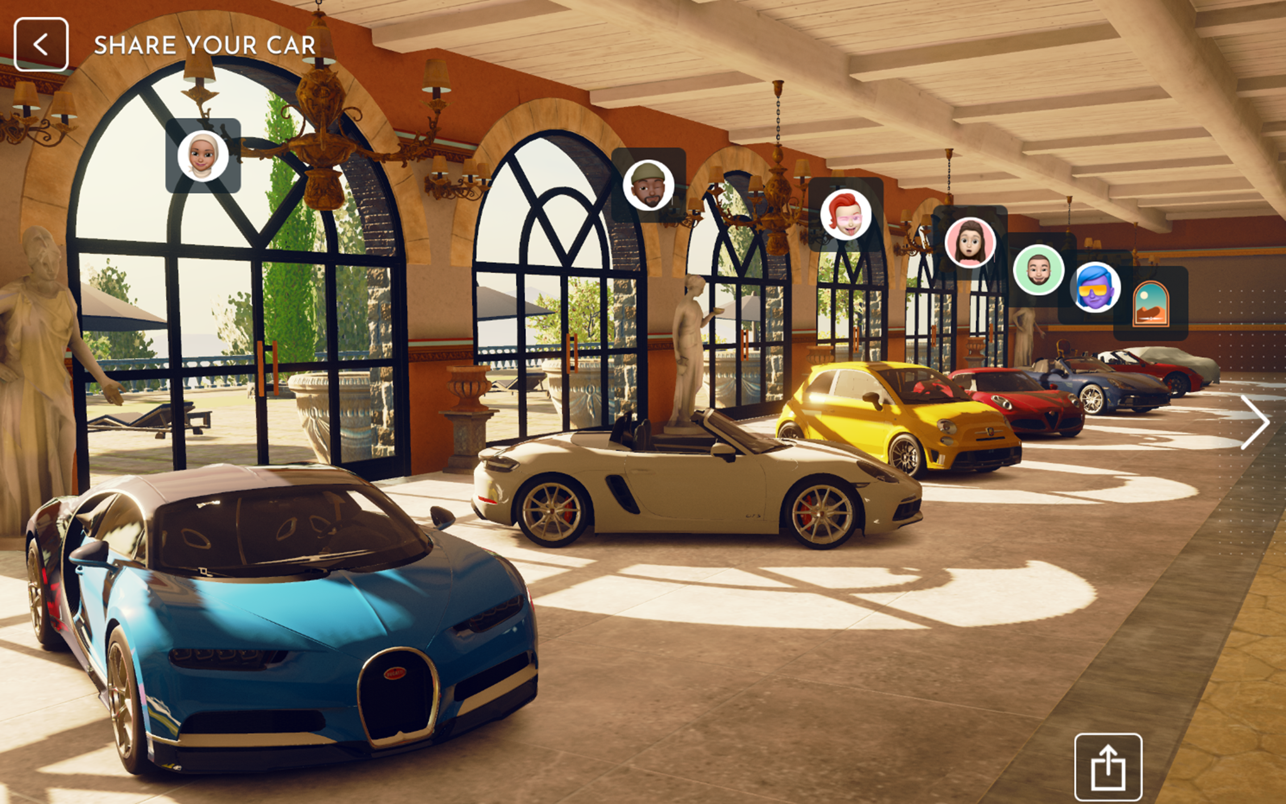
Task: Select the hijab-wearing Memoji avatar
Action: point(203,156)
